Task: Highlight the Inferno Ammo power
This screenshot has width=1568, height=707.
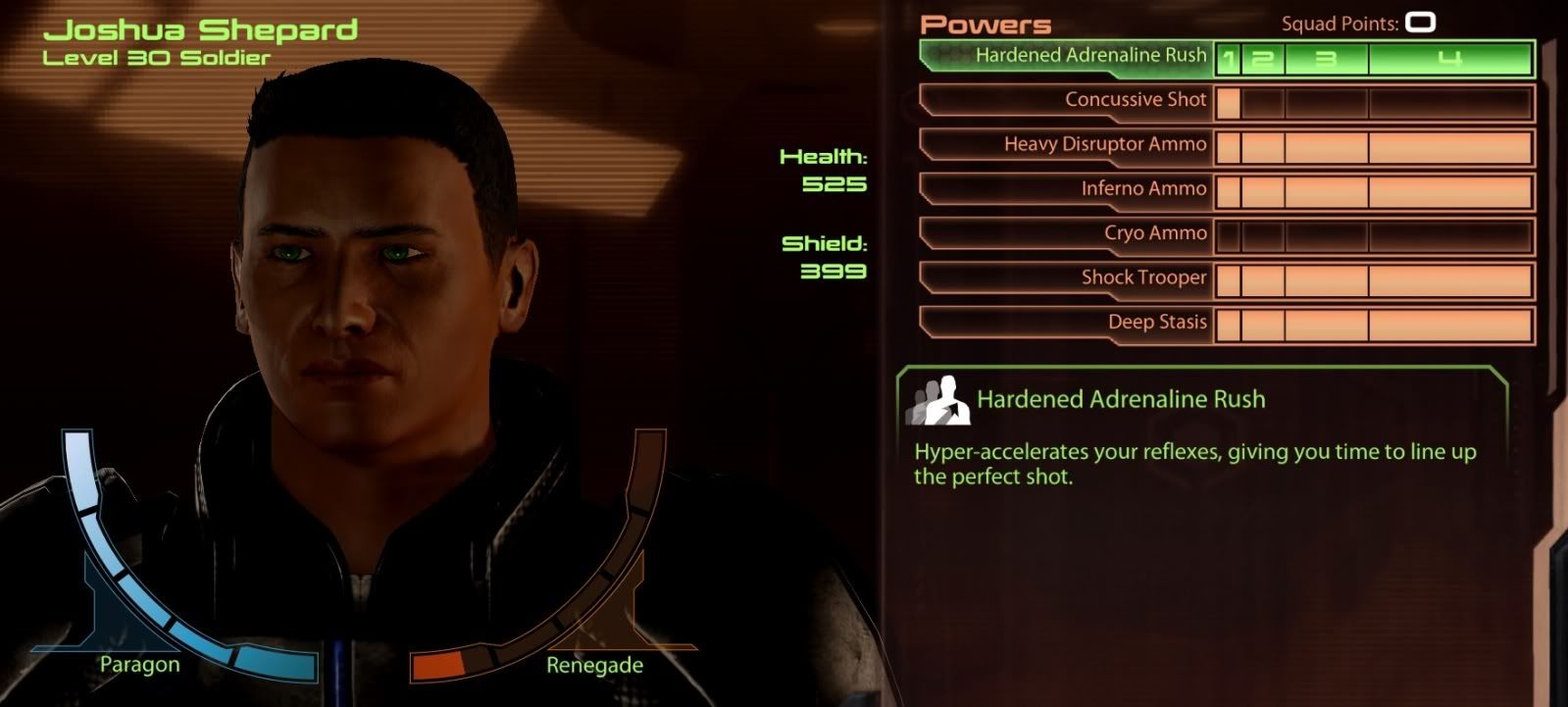Action: click(1142, 189)
